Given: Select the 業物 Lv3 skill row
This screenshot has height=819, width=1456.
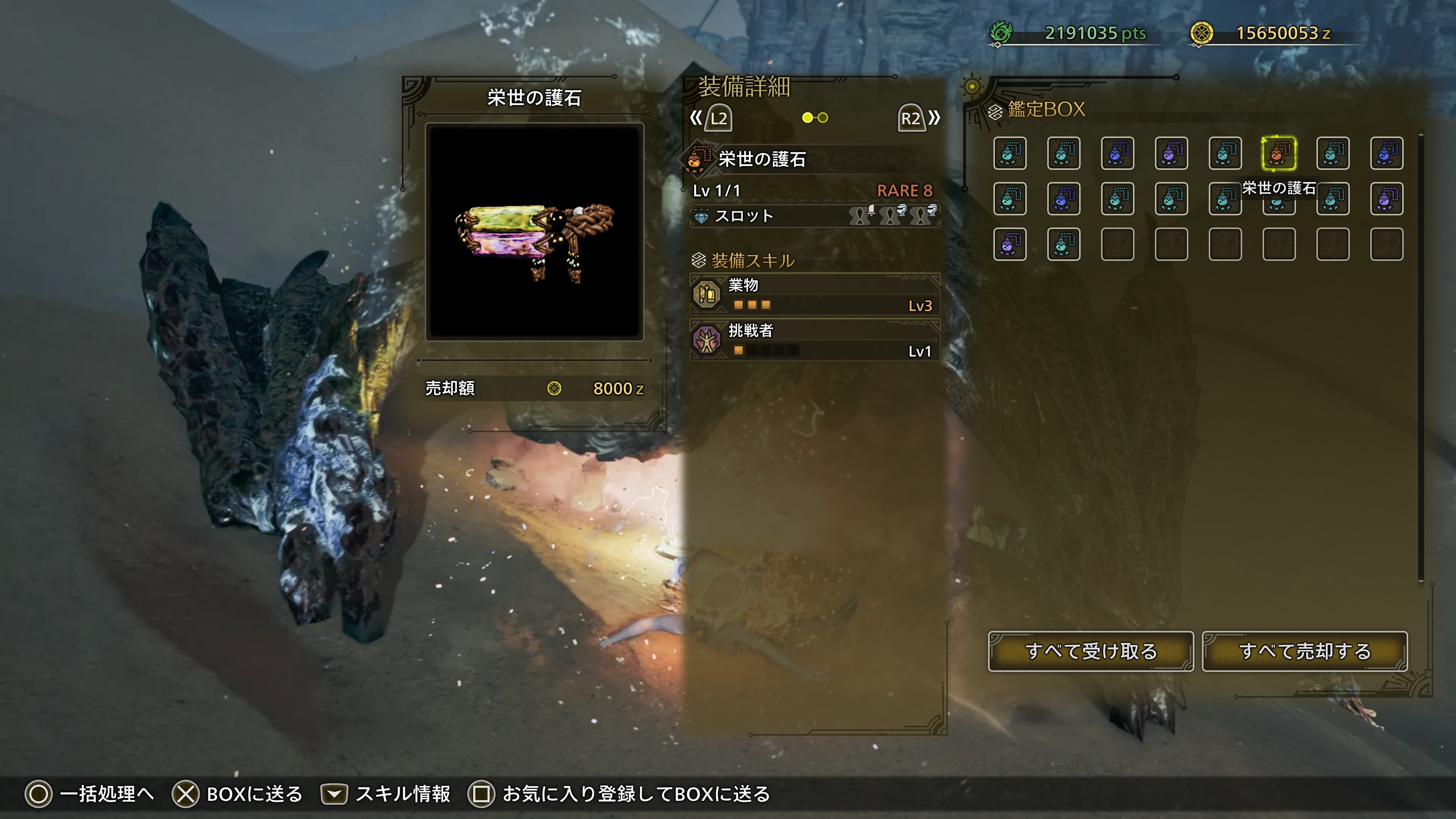Looking at the screenshot, I should tap(814, 295).
